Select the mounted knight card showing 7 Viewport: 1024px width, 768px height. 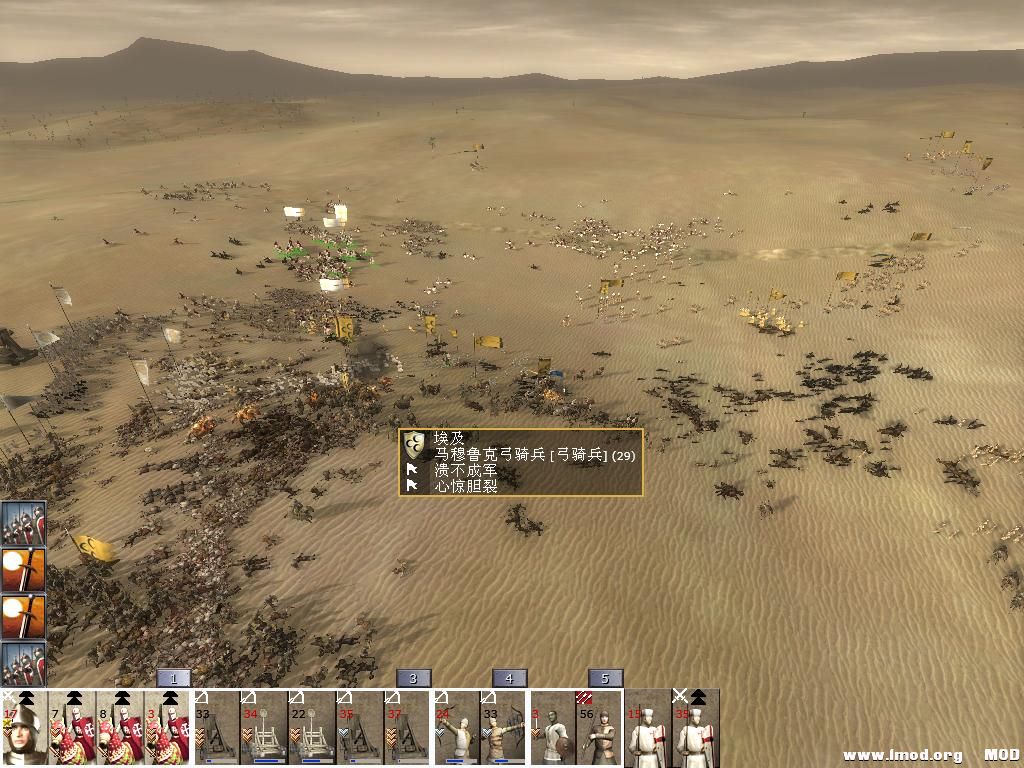tap(72, 729)
